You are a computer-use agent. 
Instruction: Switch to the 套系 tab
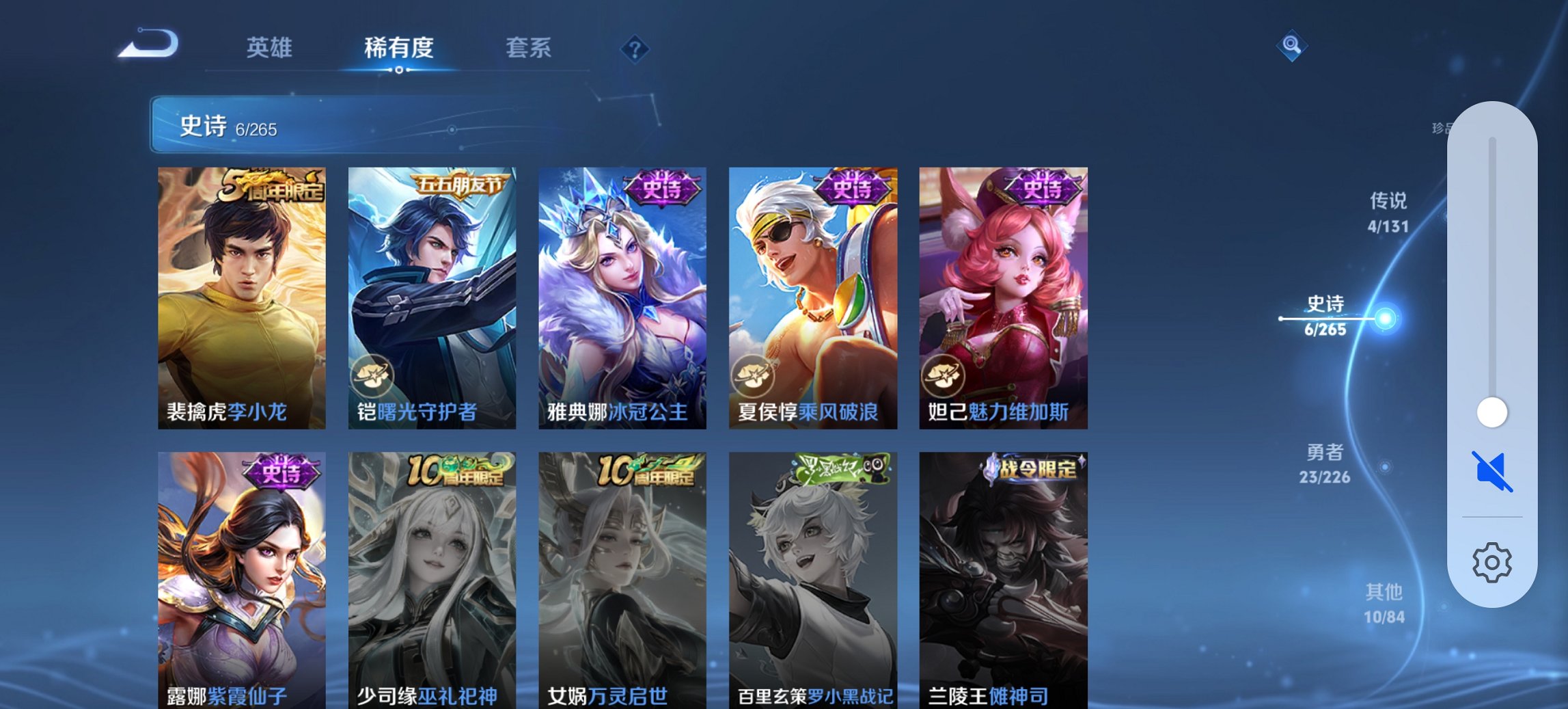pos(529,48)
